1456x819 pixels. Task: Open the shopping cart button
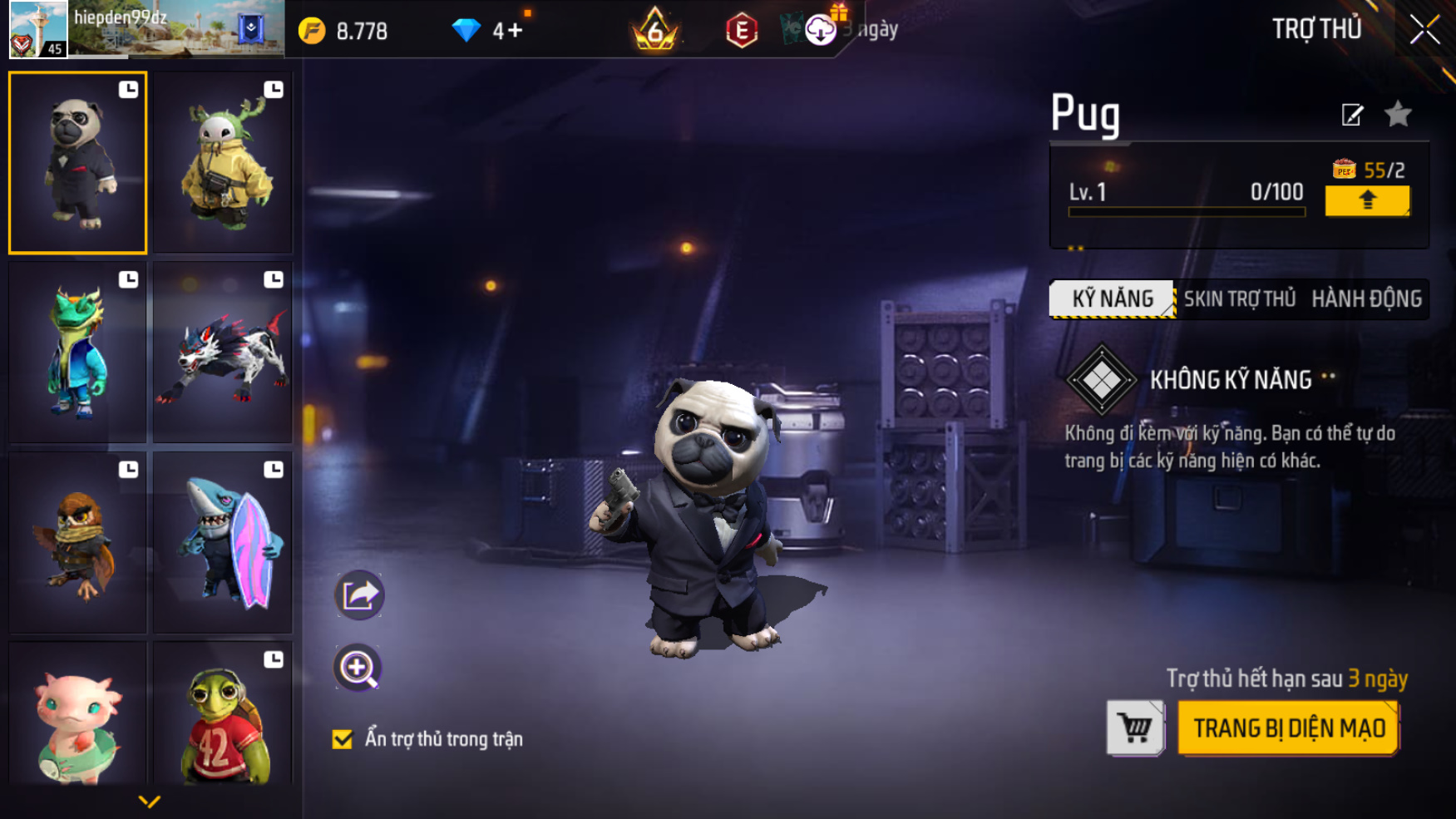[x=1135, y=728]
